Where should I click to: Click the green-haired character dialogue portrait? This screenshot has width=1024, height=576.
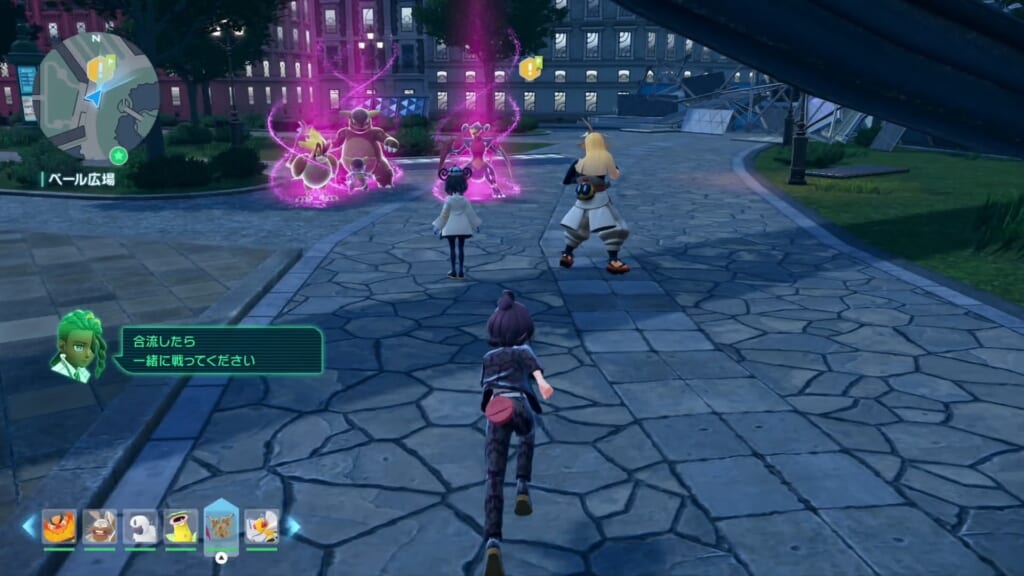click(x=79, y=345)
